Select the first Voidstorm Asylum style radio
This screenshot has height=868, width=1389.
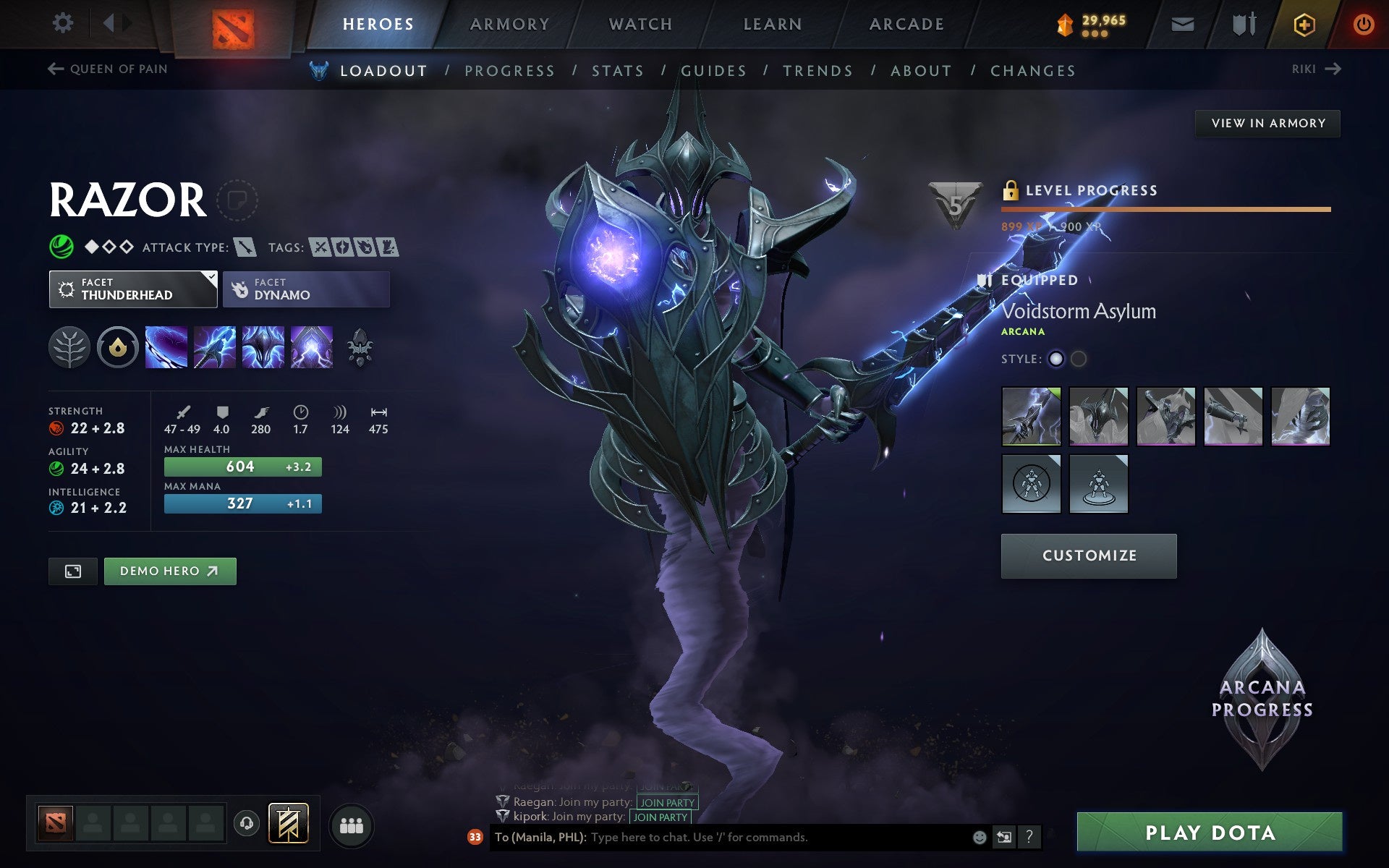pos(1057,358)
